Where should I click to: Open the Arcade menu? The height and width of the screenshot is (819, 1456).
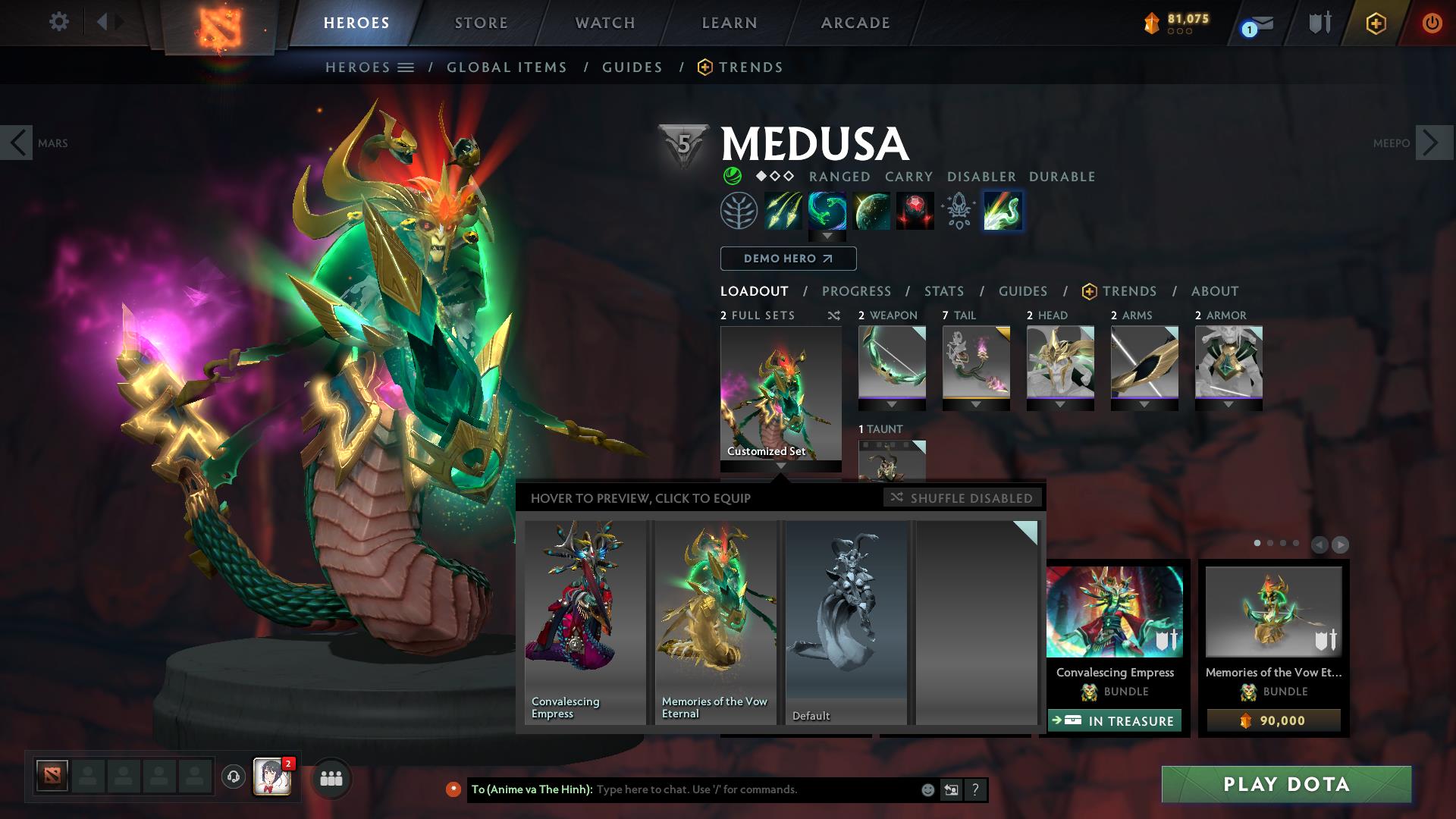[855, 22]
